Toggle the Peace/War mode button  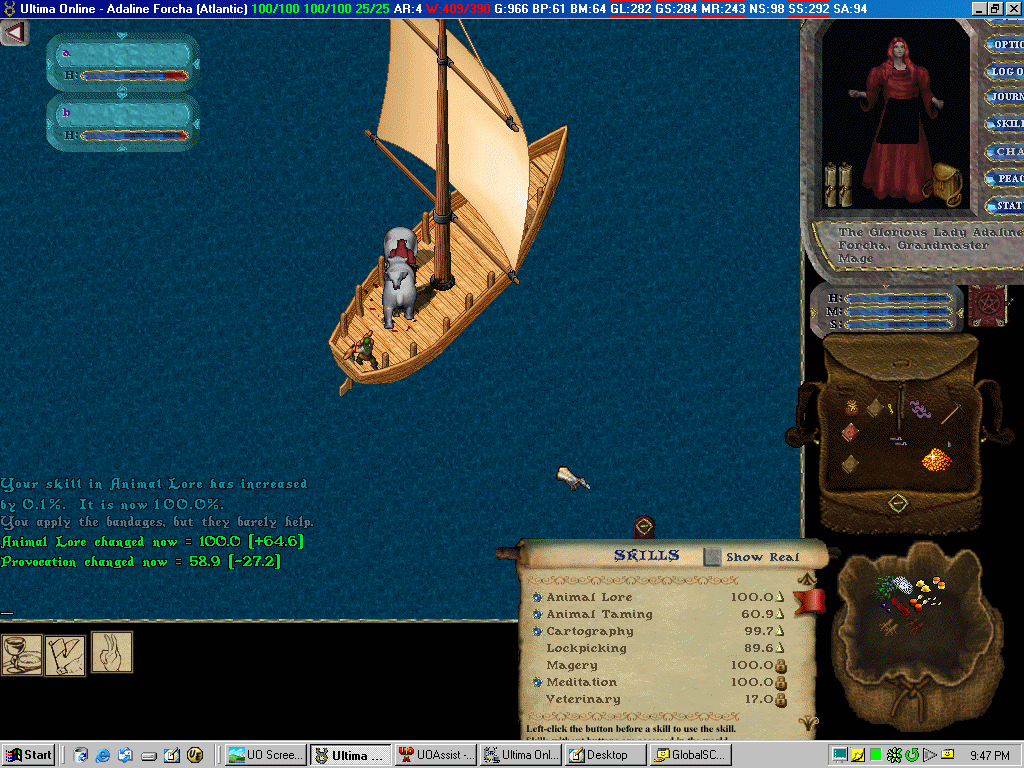(1007, 178)
